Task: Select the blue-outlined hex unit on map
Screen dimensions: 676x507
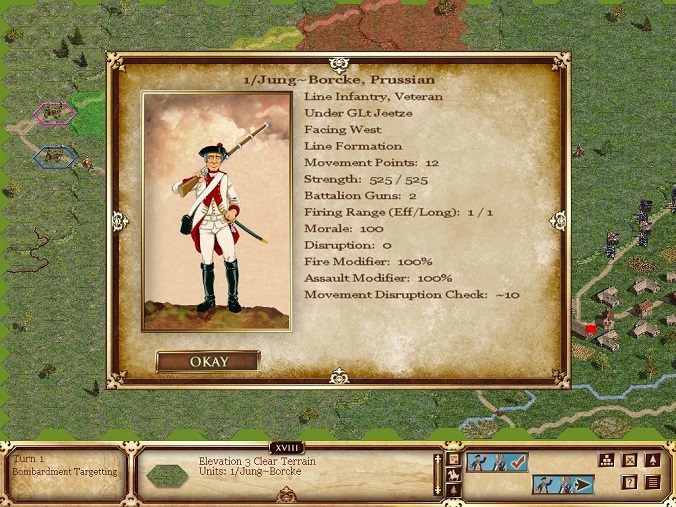Action: (x=54, y=156)
